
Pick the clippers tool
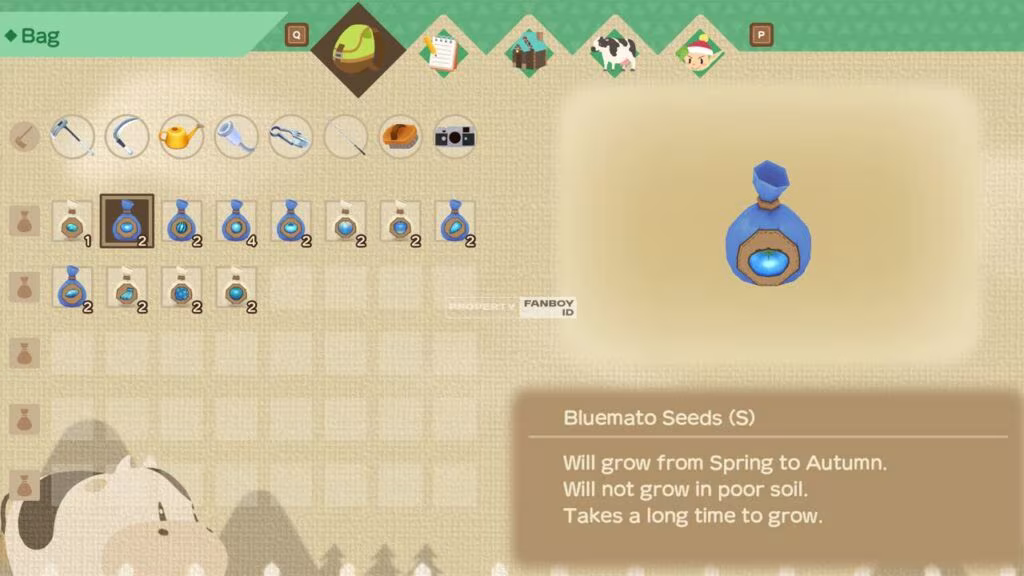[291, 137]
